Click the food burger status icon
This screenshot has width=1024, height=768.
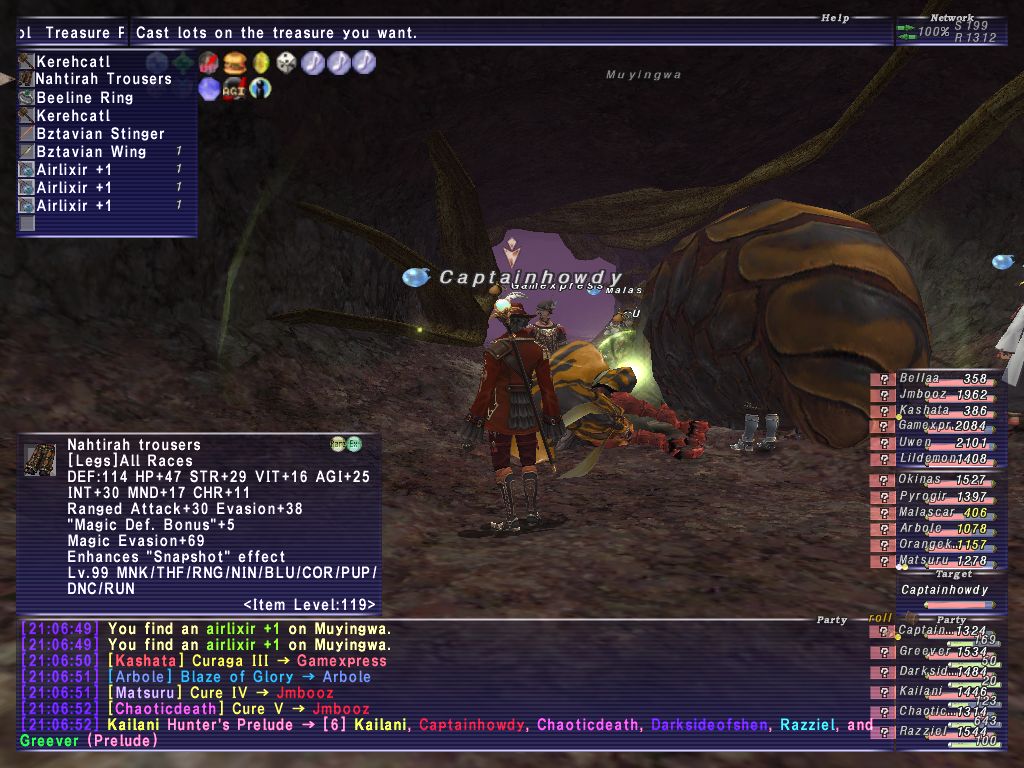[235, 63]
